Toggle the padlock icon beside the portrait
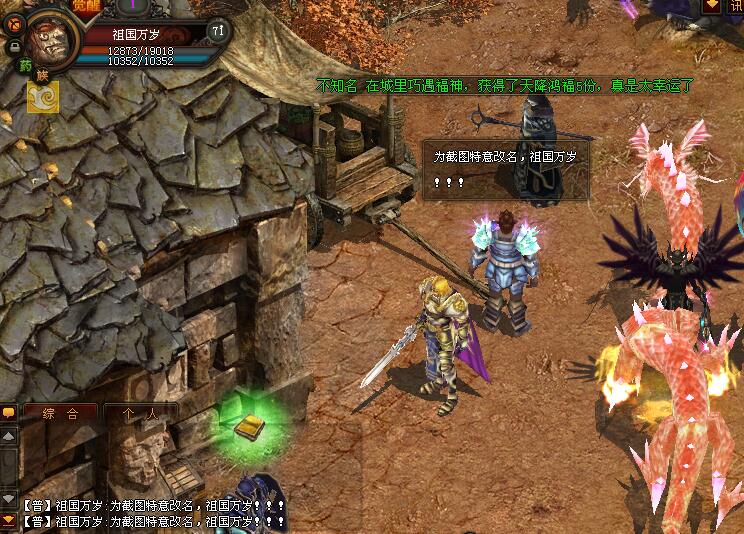 pos(15,46)
